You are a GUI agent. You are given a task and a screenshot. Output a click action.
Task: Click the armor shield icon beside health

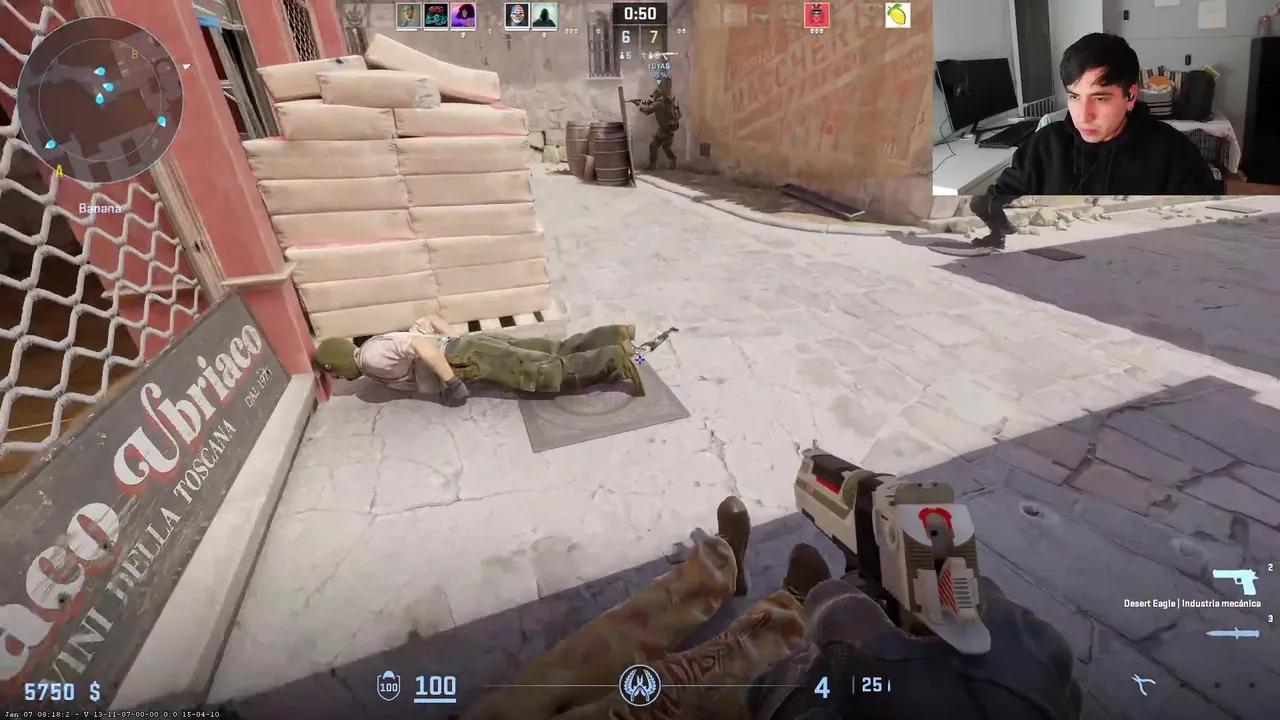tap(388, 686)
